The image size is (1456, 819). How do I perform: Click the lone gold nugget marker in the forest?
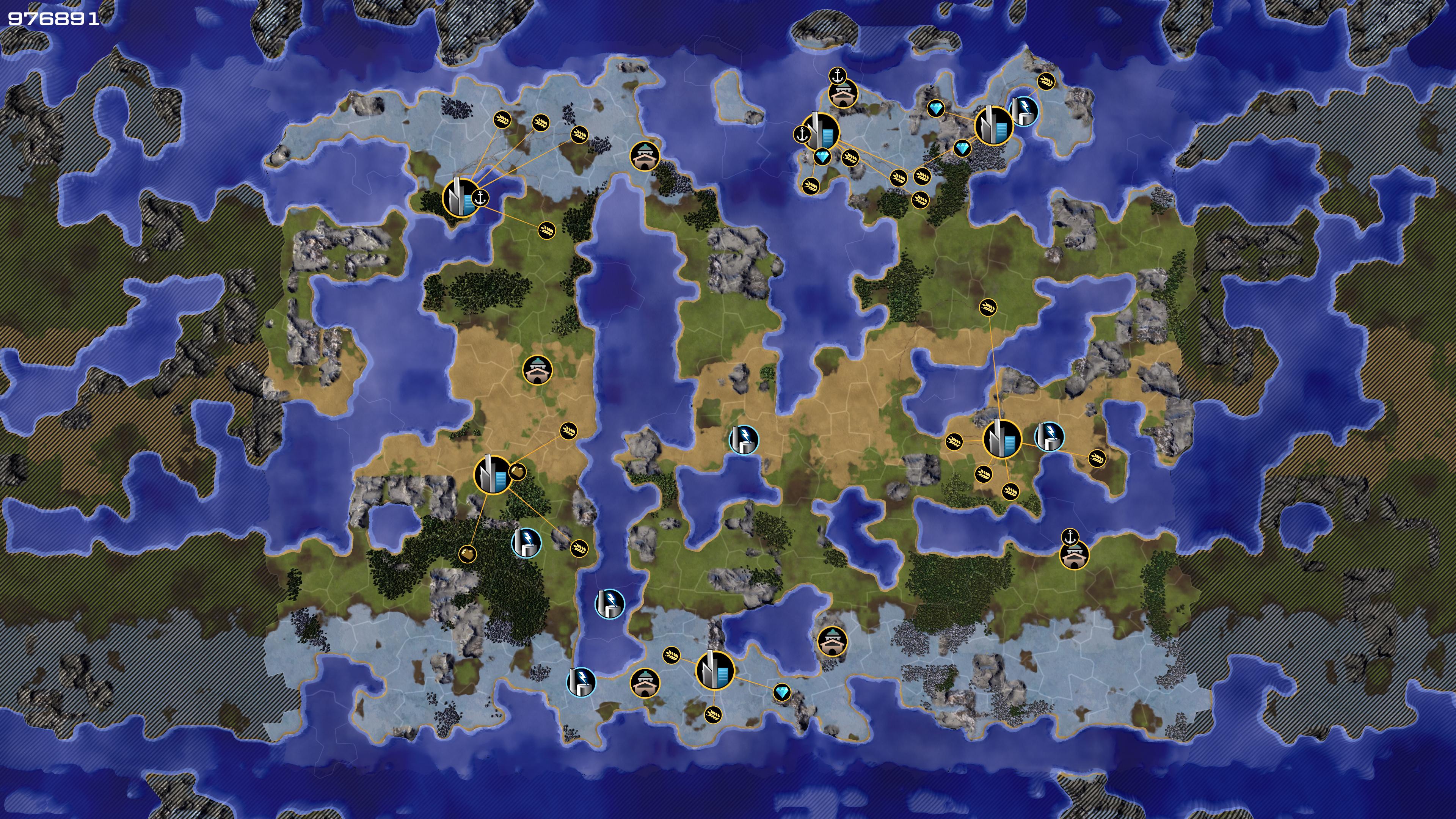pyautogui.click(x=467, y=554)
